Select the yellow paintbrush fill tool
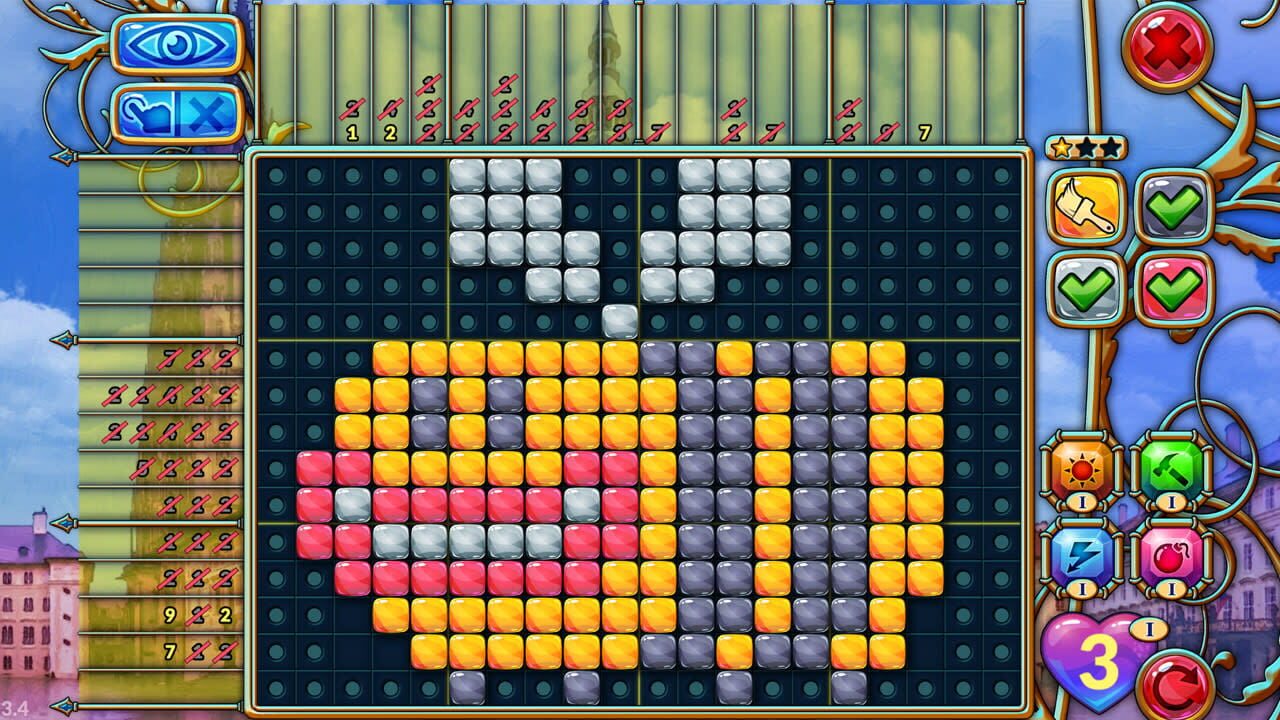 click(x=1083, y=206)
